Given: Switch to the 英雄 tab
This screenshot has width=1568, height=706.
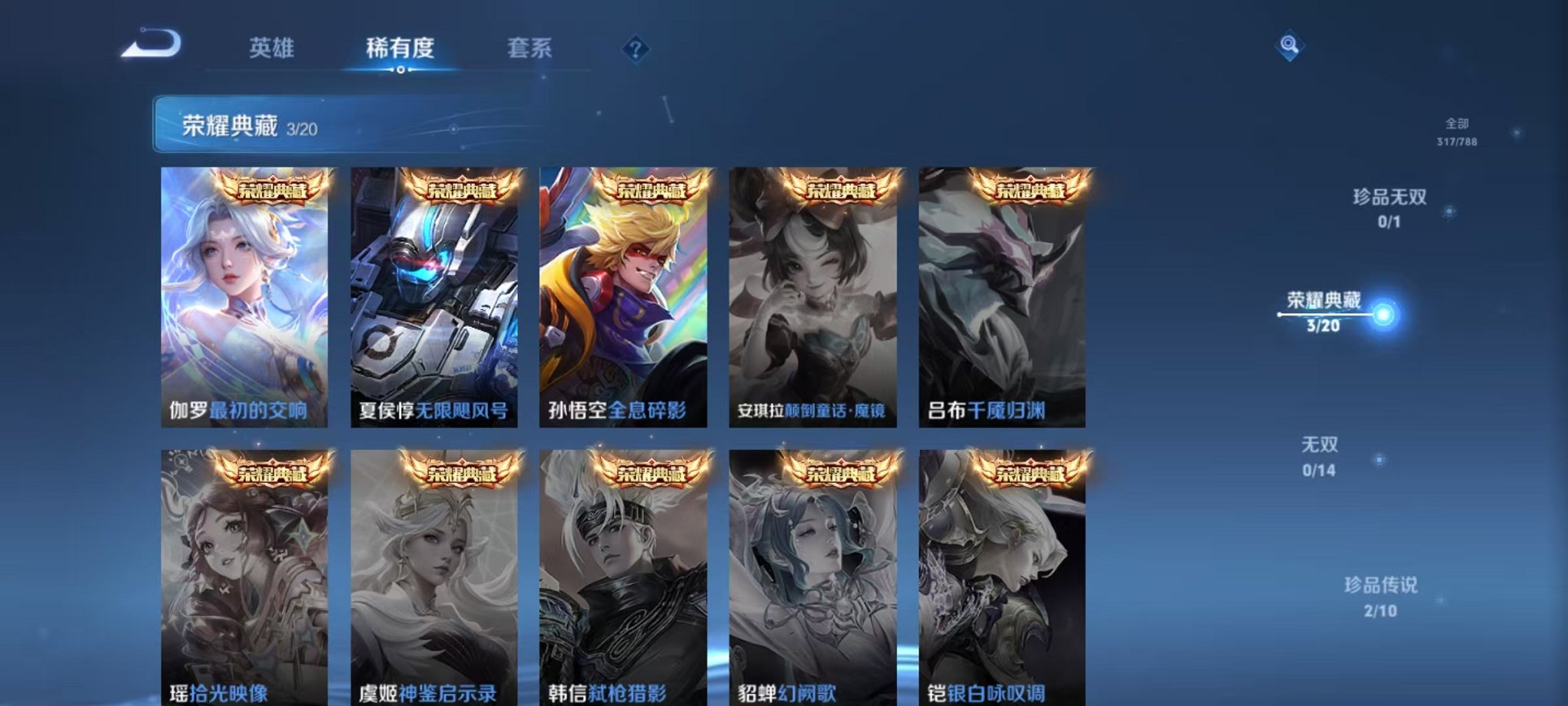Looking at the screenshot, I should click(274, 48).
